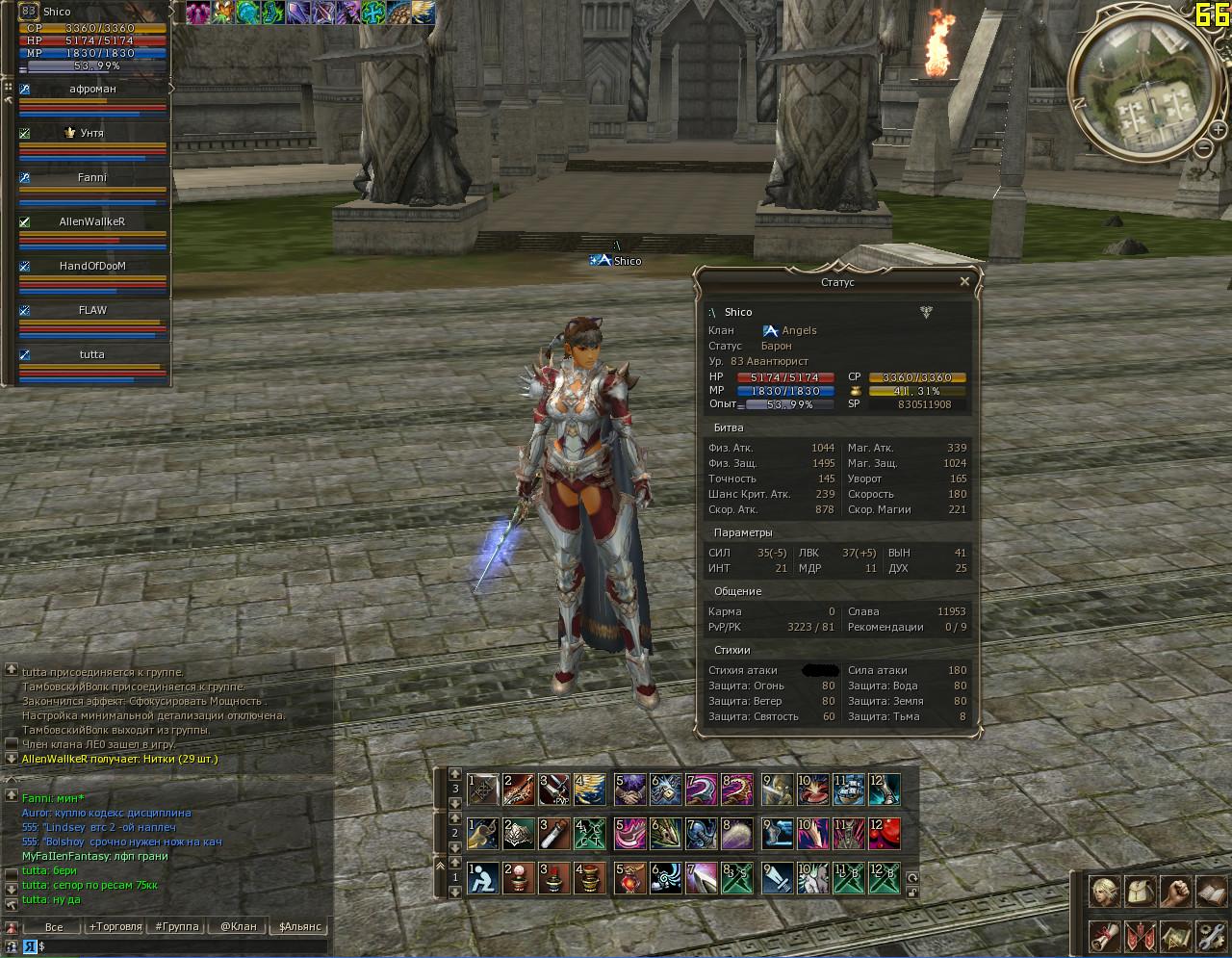The width and height of the screenshot is (1232, 958).
Task: Open the wrench and gears system menu
Action: point(1210,935)
